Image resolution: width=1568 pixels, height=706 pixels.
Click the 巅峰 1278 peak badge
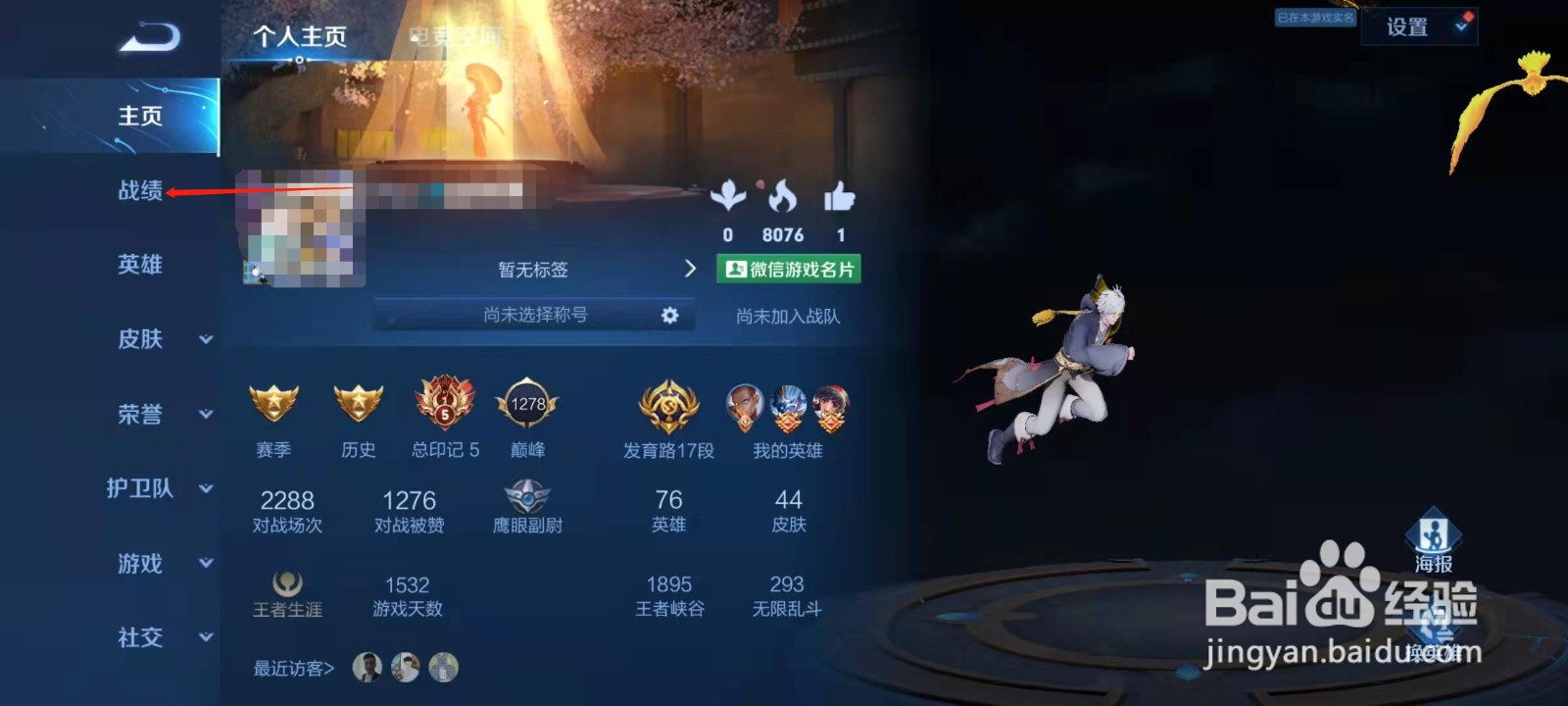pyautogui.click(x=529, y=406)
